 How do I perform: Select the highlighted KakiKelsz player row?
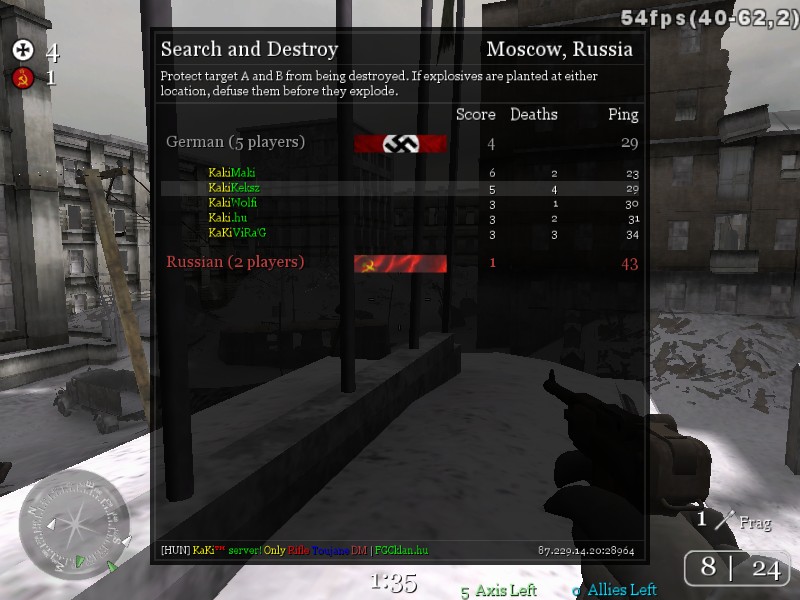pyautogui.click(x=234, y=188)
